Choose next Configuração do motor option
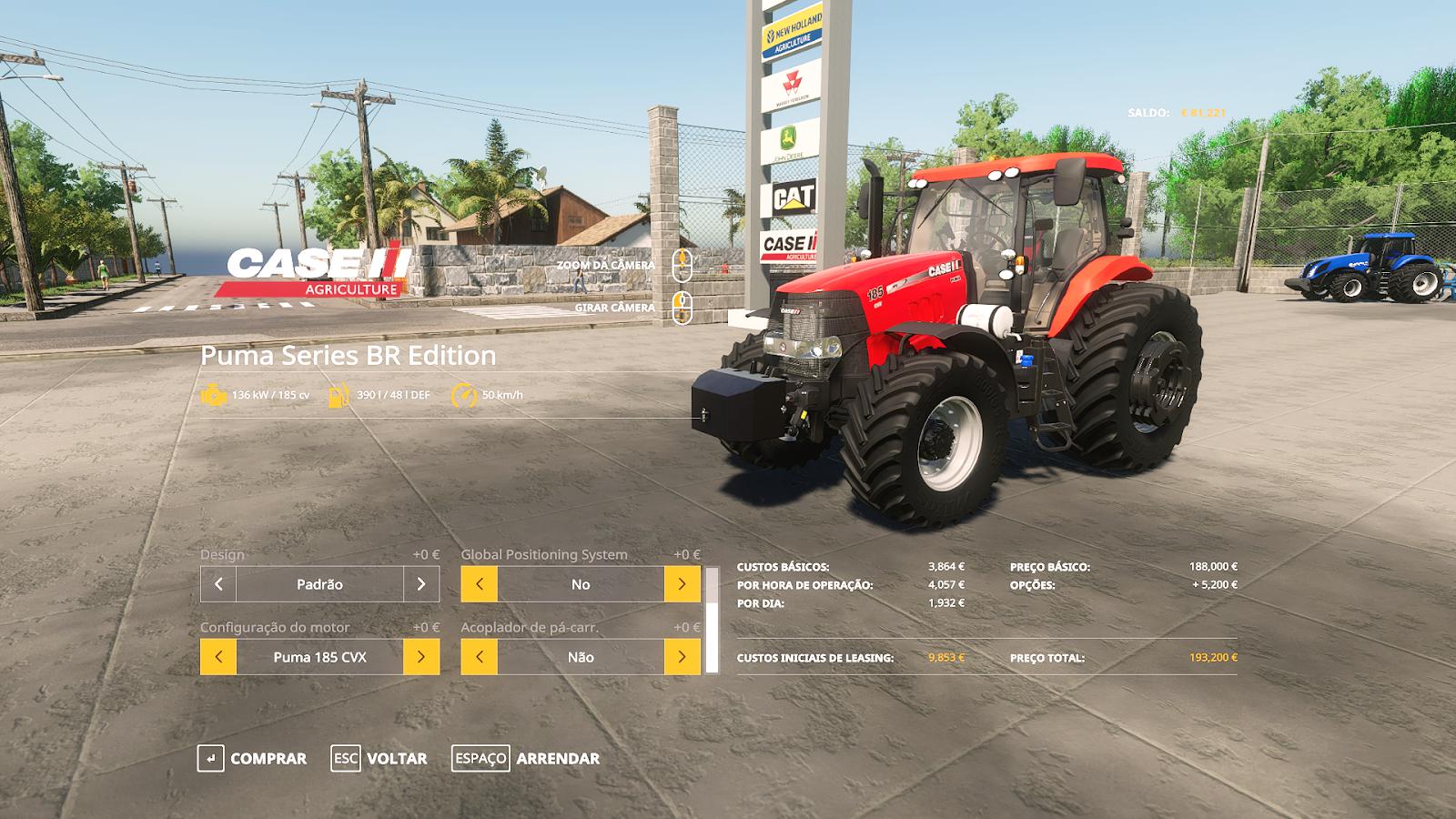Viewport: 1456px width, 819px height. (421, 657)
